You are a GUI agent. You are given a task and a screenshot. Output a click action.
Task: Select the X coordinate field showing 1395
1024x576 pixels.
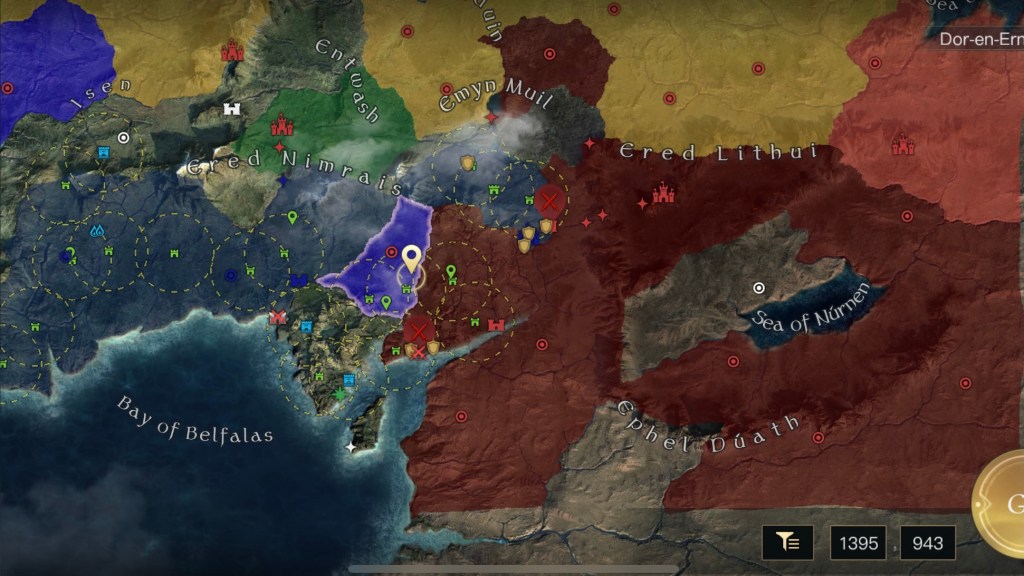(x=859, y=543)
